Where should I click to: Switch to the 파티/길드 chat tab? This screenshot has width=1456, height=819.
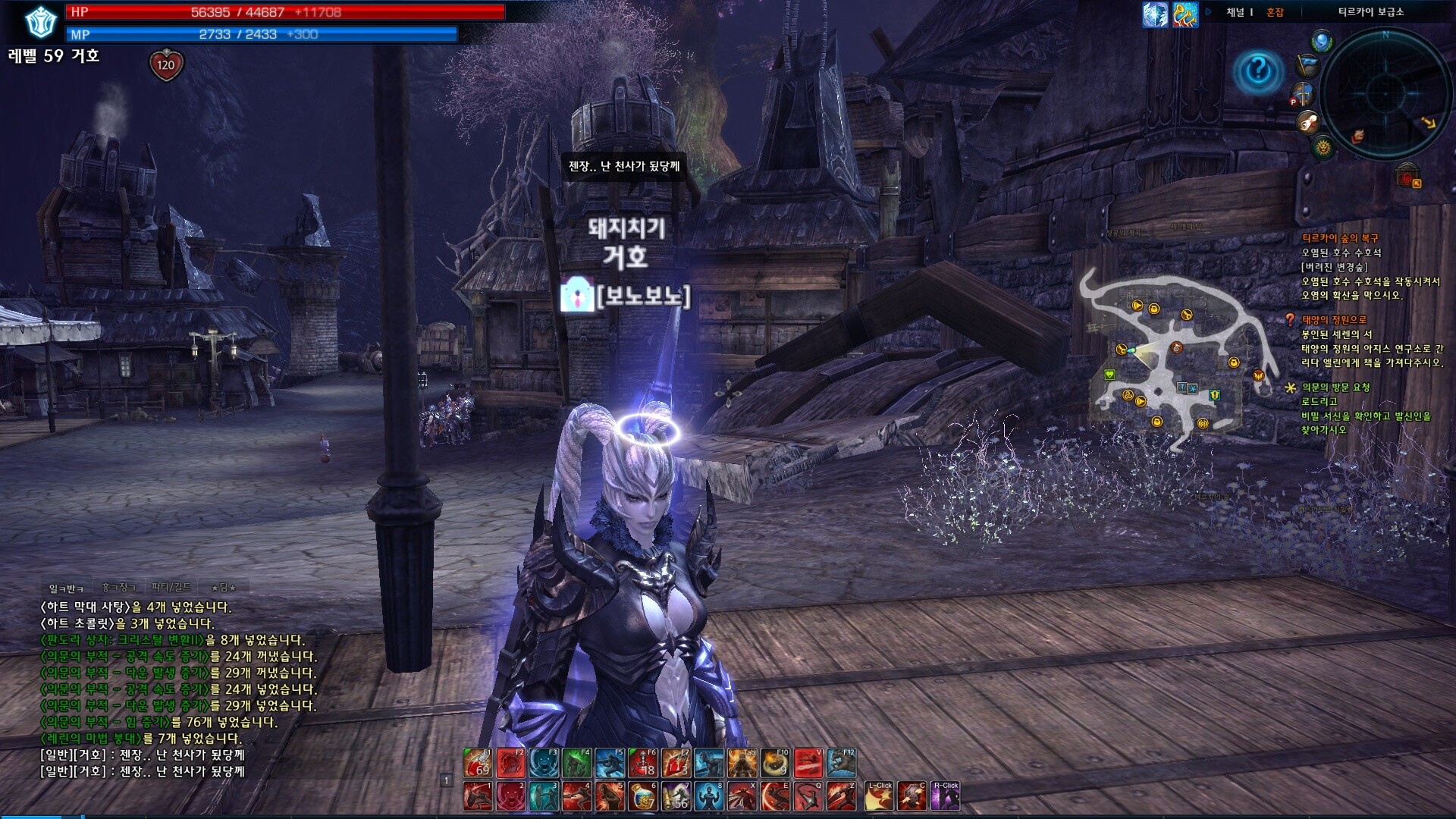[171, 587]
